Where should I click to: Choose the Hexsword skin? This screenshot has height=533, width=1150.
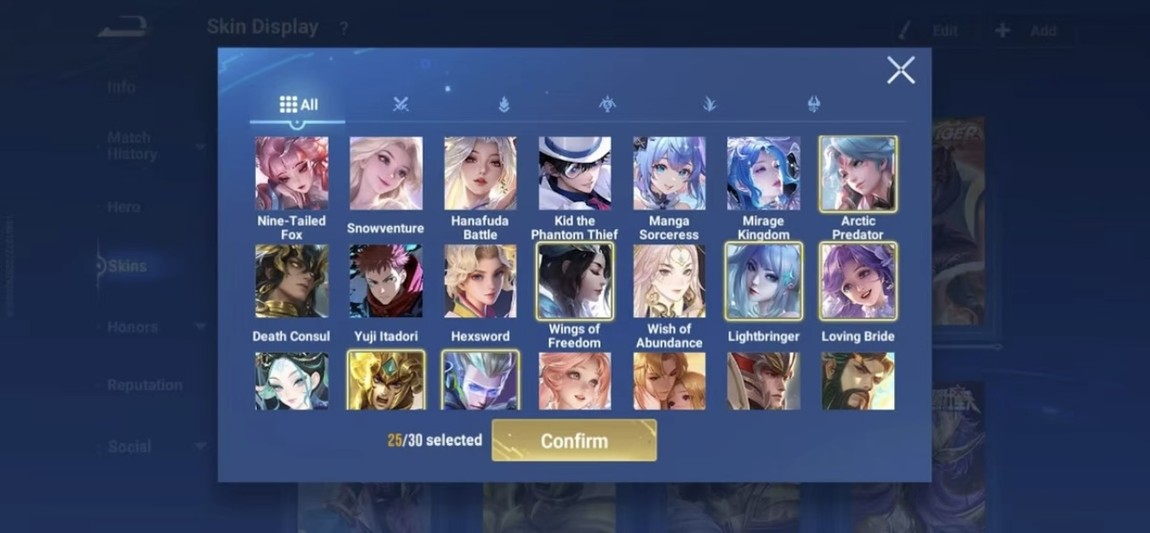(480, 282)
